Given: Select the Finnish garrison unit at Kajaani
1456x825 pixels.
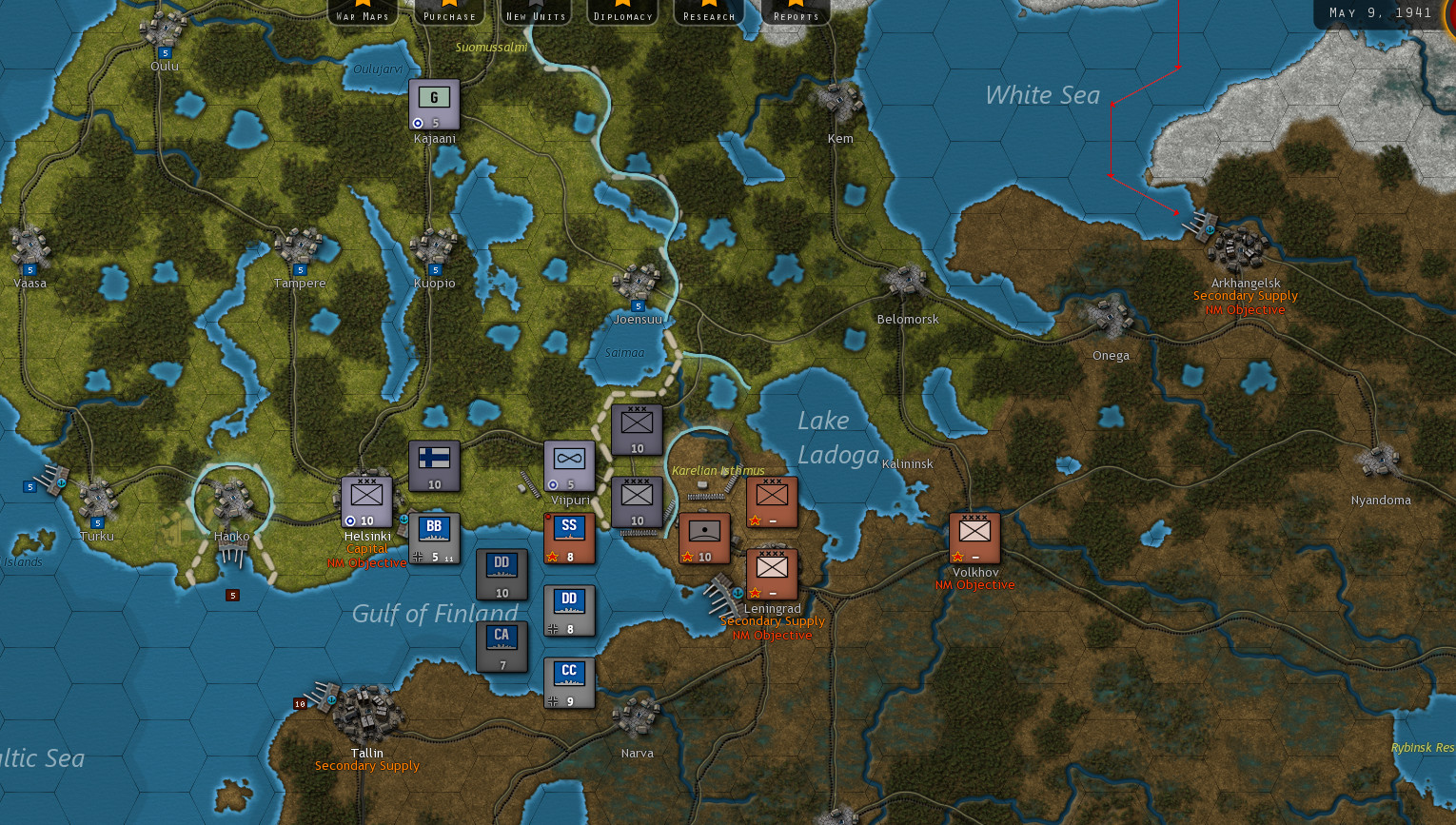Looking at the screenshot, I should (x=433, y=102).
